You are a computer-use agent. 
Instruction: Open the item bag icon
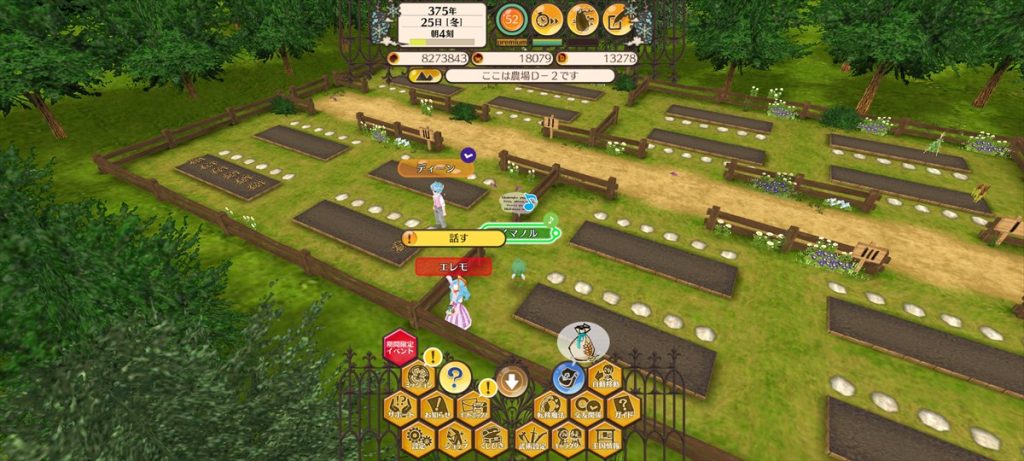[x=583, y=19]
